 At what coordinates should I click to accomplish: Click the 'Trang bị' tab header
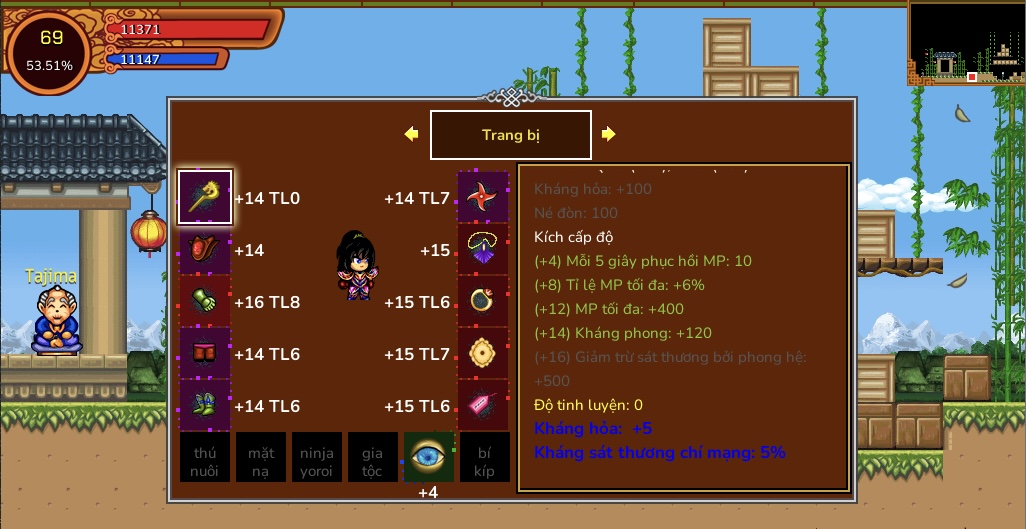tap(510, 135)
